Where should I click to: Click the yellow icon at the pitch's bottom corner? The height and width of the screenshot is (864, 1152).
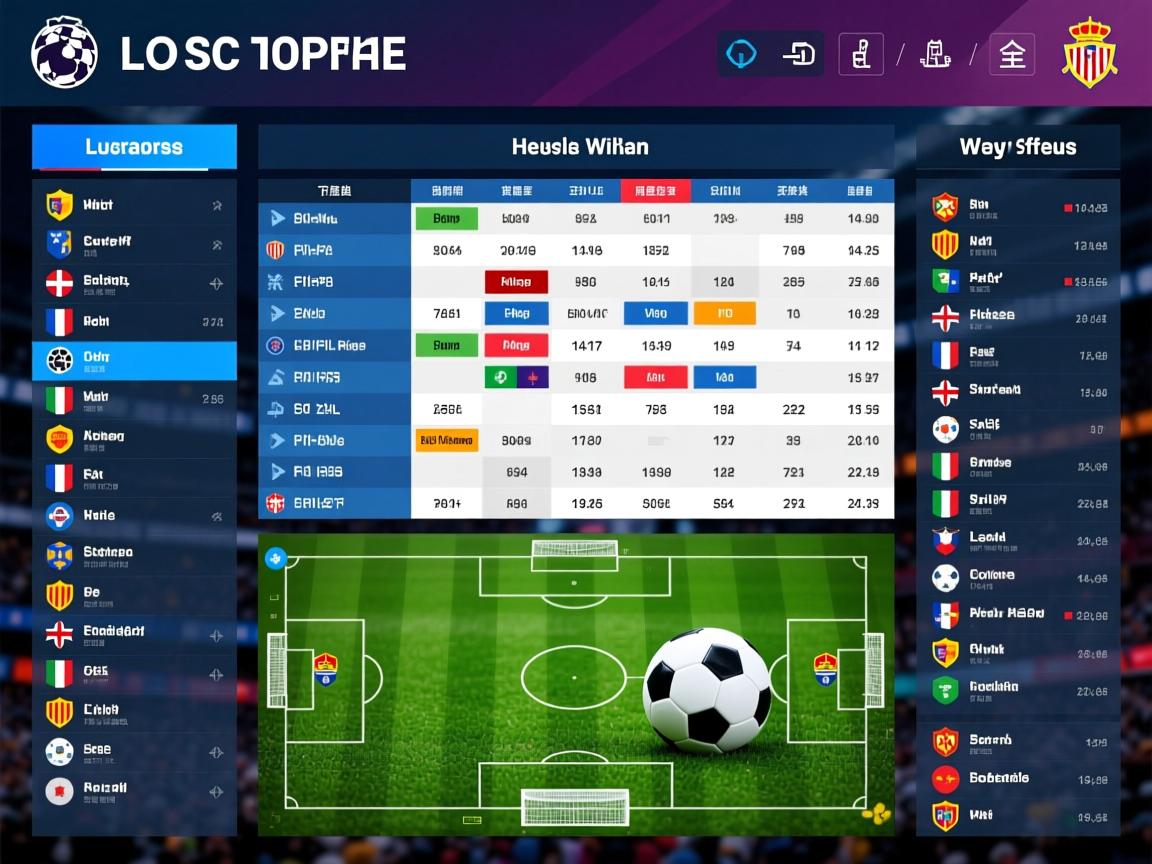point(877,813)
